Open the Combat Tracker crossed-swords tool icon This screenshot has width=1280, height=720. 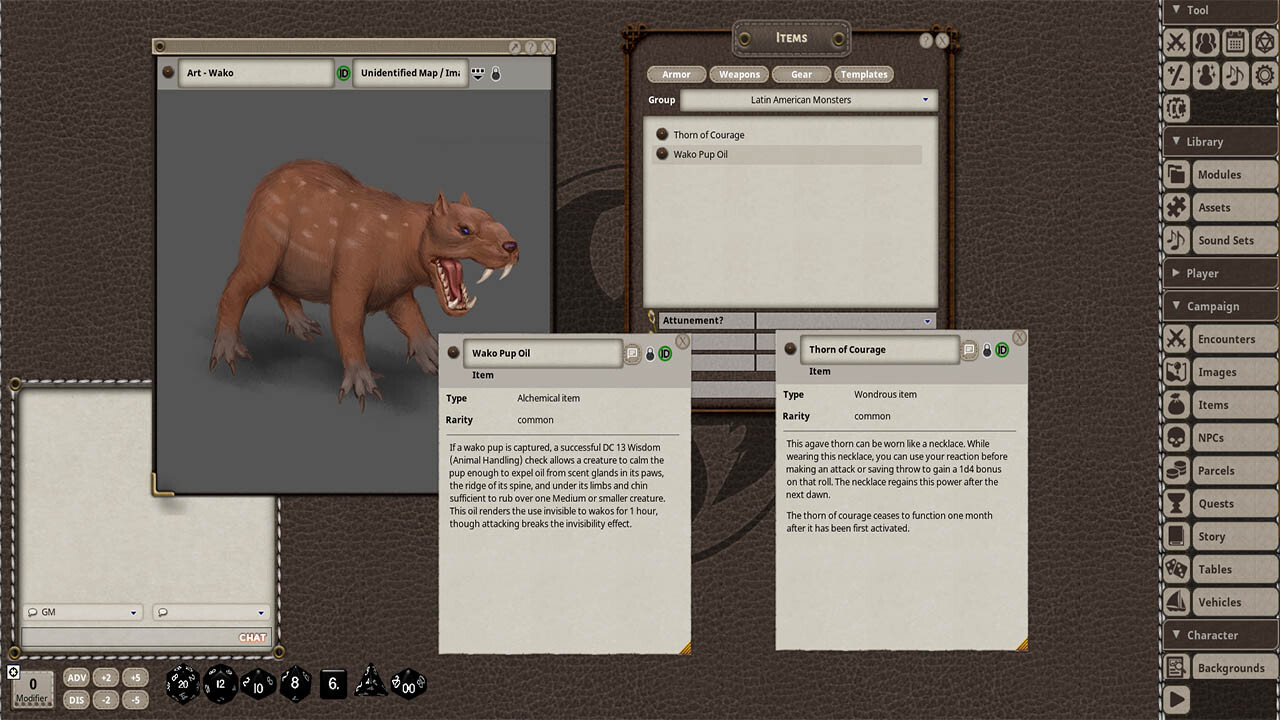[x=1176, y=42]
